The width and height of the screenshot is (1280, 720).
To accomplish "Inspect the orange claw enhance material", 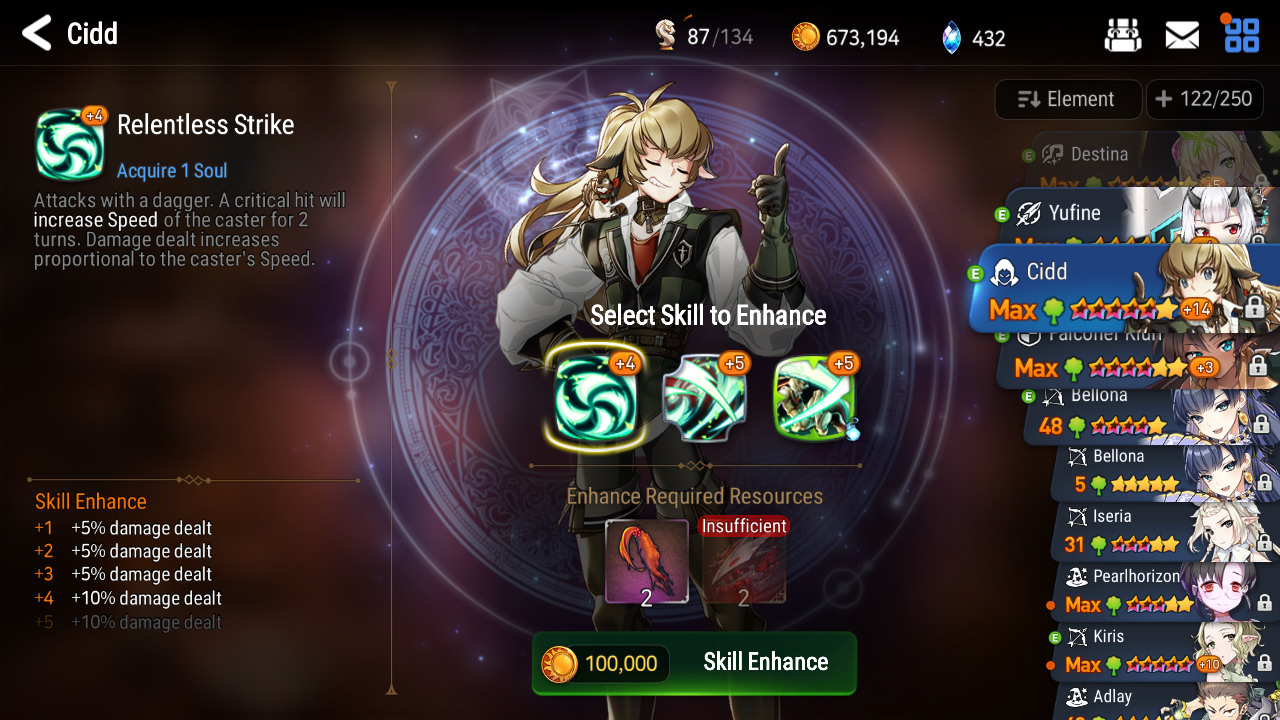I will click(x=646, y=561).
